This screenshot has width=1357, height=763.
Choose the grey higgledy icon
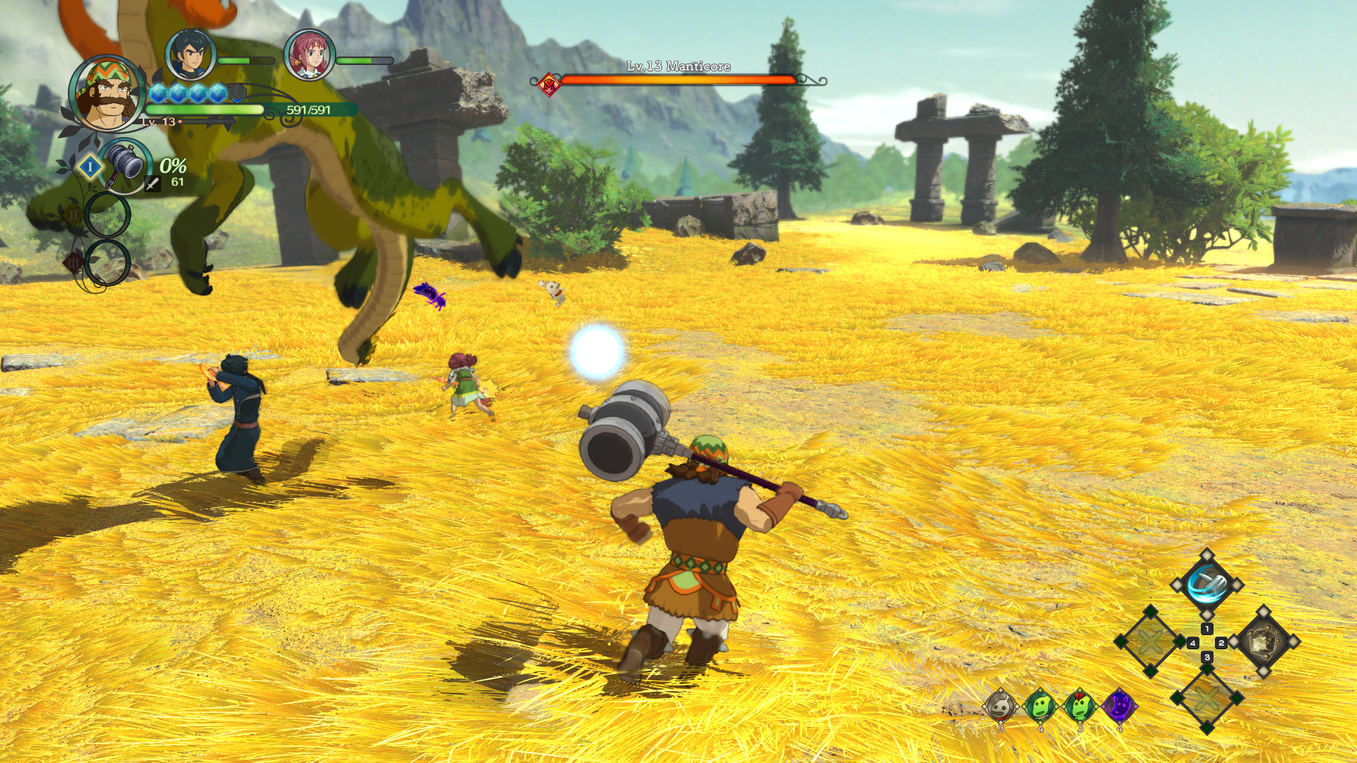click(1000, 706)
